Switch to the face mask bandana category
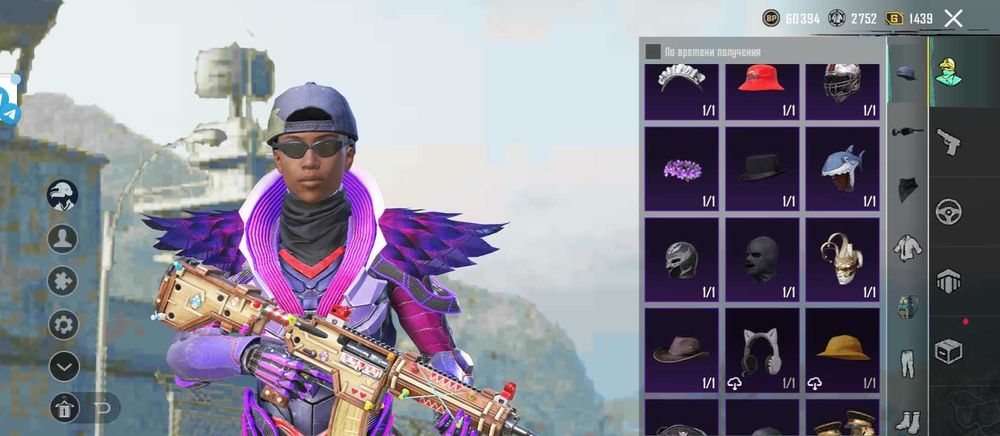 click(x=905, y=189)
